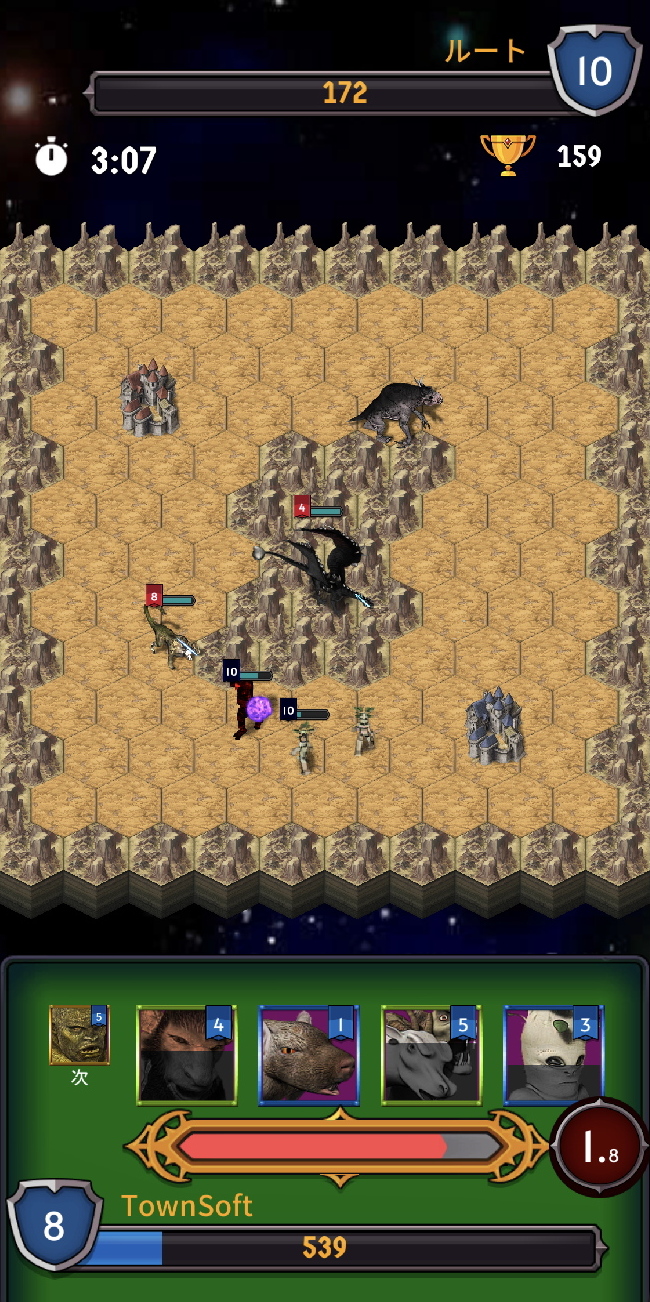Select the pale alien card costing 3
The image size is (650, 1302).
pos(553,1055)
